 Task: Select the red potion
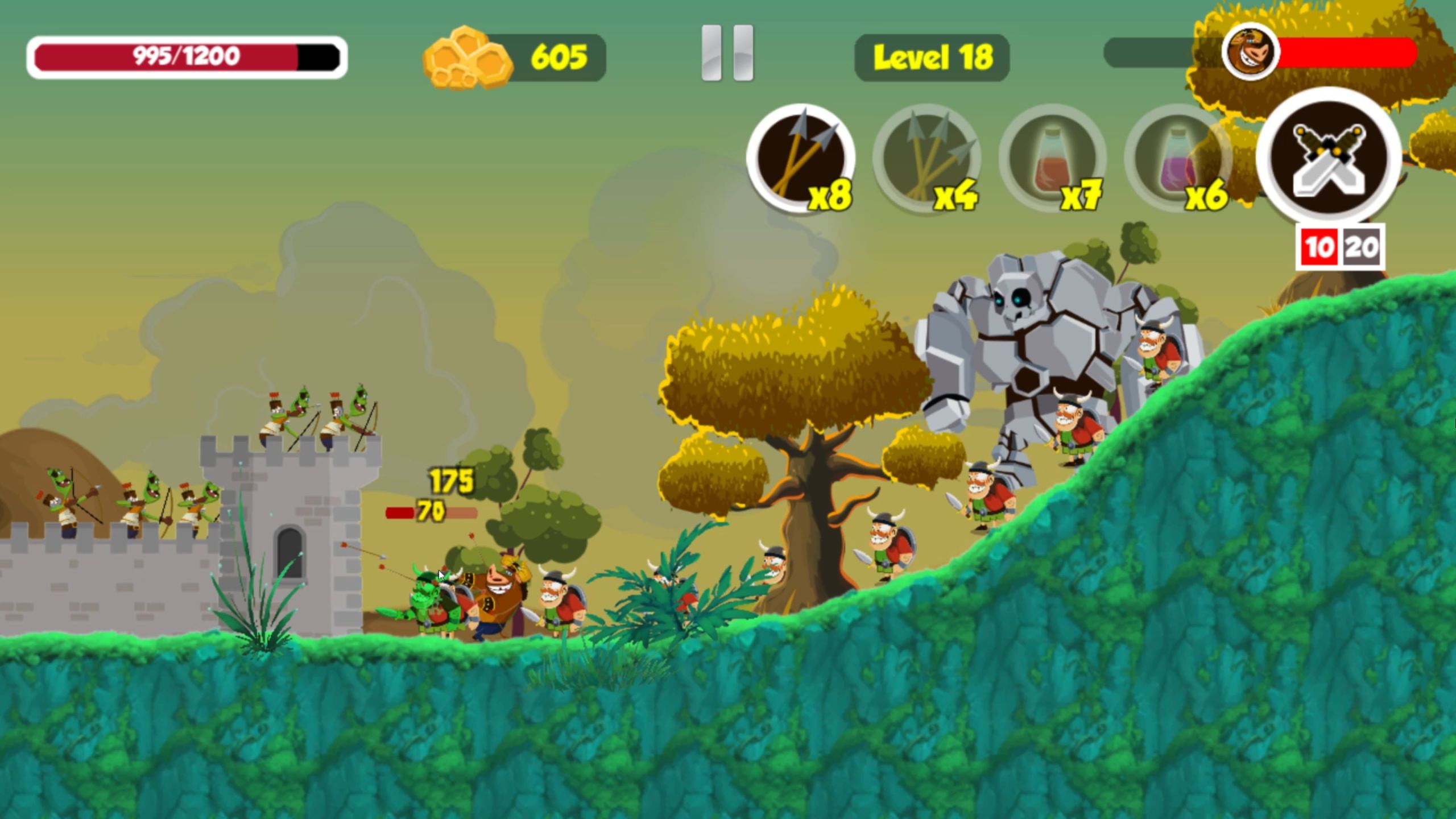[1052, 158]
